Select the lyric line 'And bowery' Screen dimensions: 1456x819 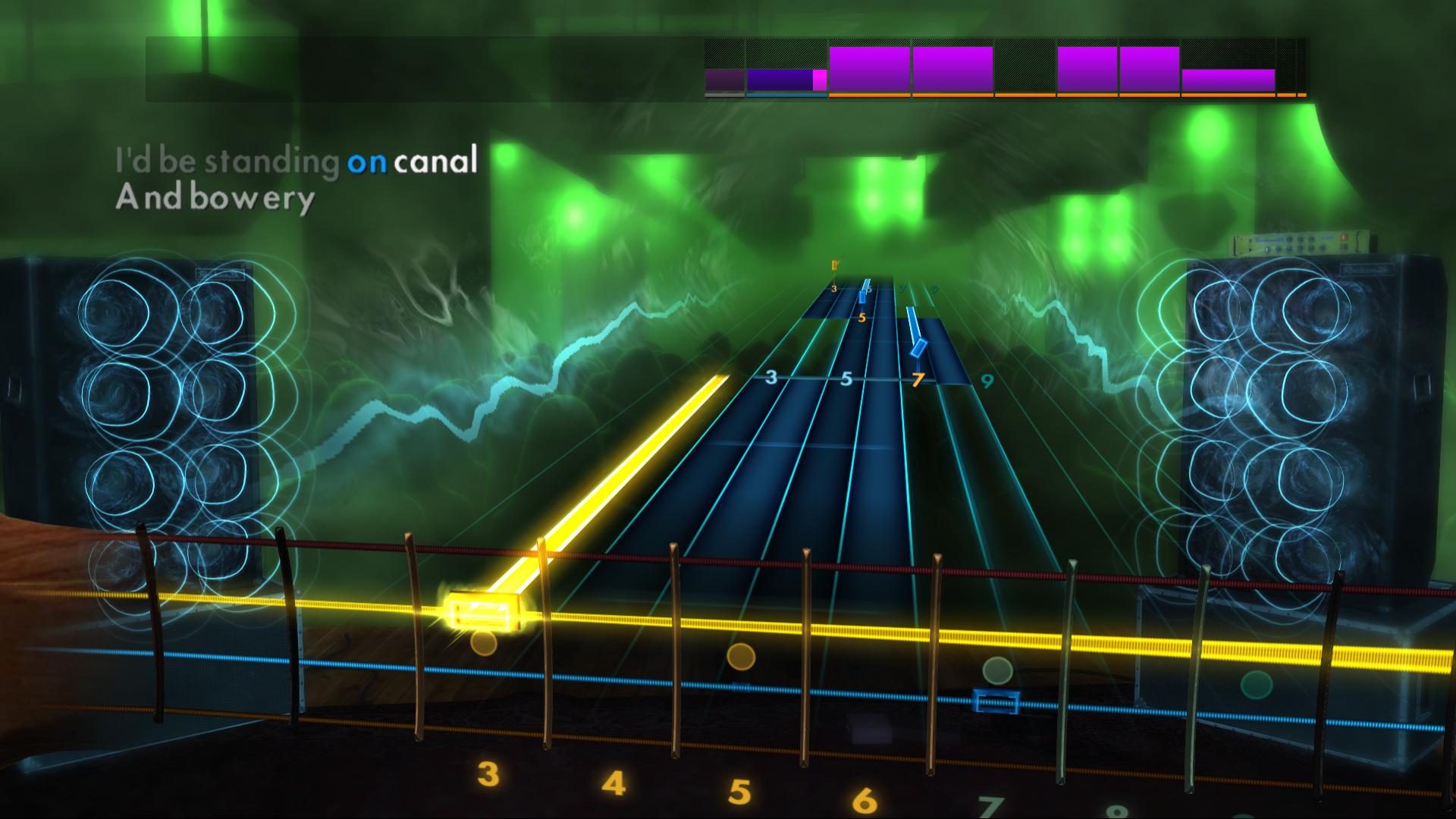click(215, 199)
